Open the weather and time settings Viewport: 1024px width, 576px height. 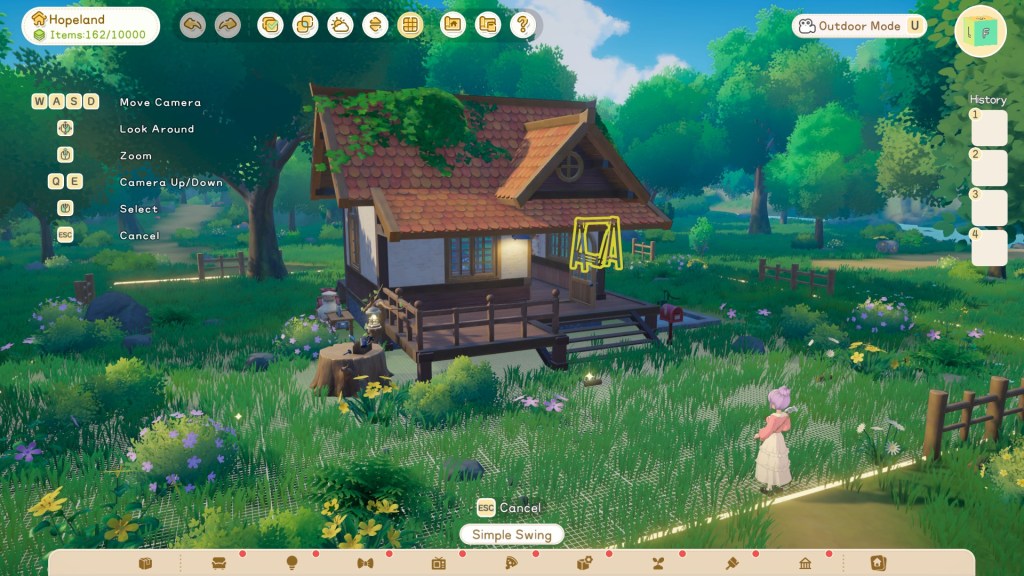click(340, 26)
